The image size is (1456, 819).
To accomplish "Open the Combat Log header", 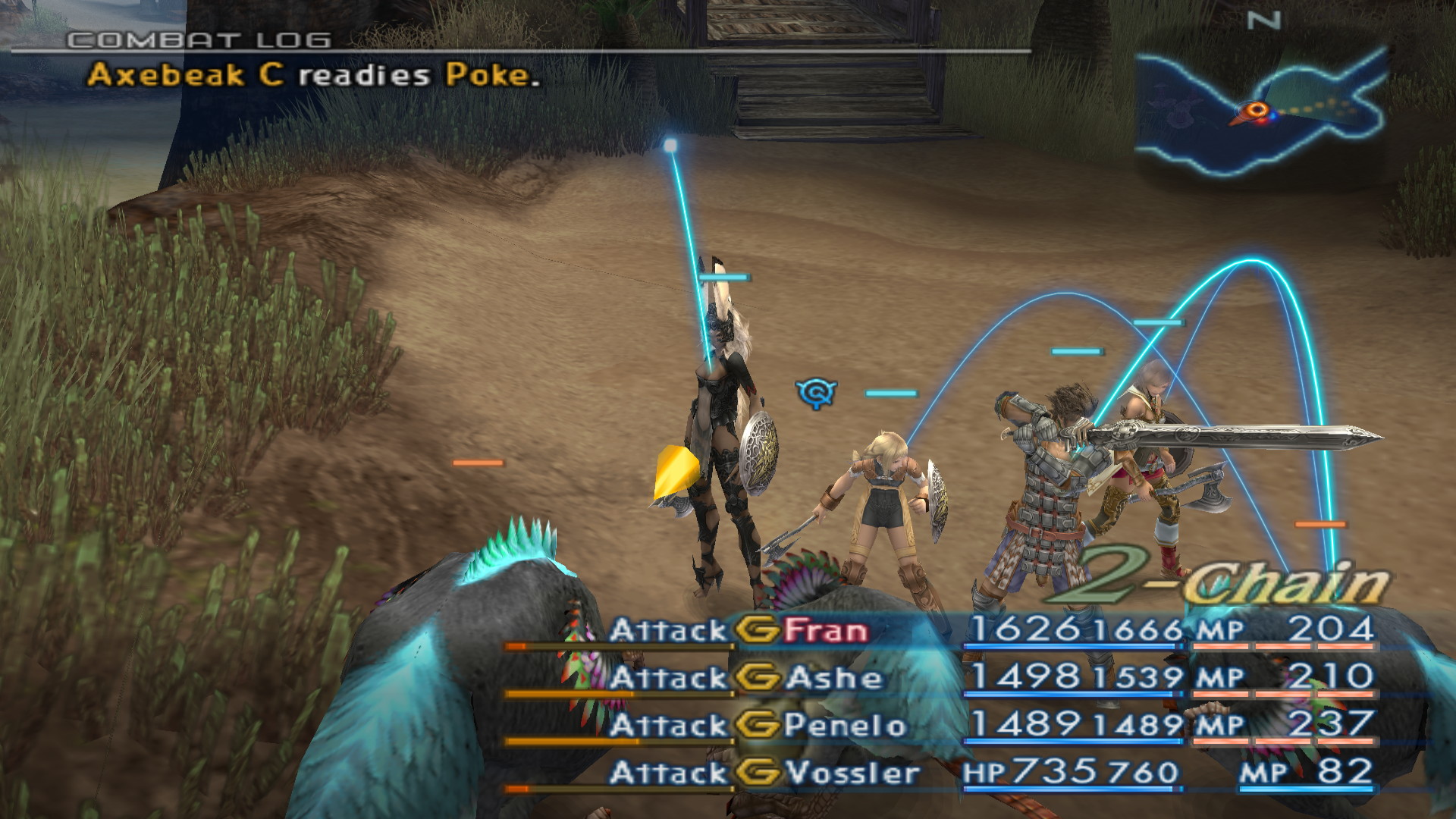I will click(x=199, y=40).
